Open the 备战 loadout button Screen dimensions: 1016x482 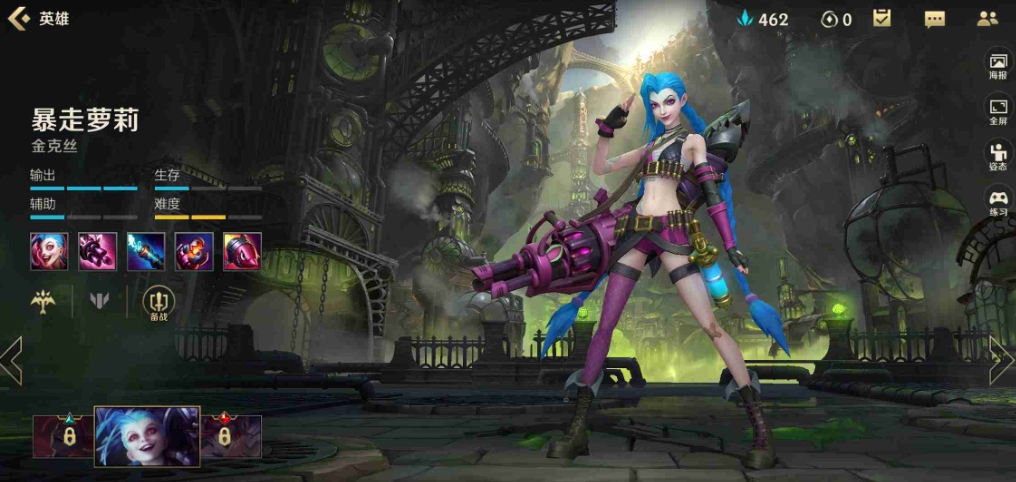coord(158,302)
